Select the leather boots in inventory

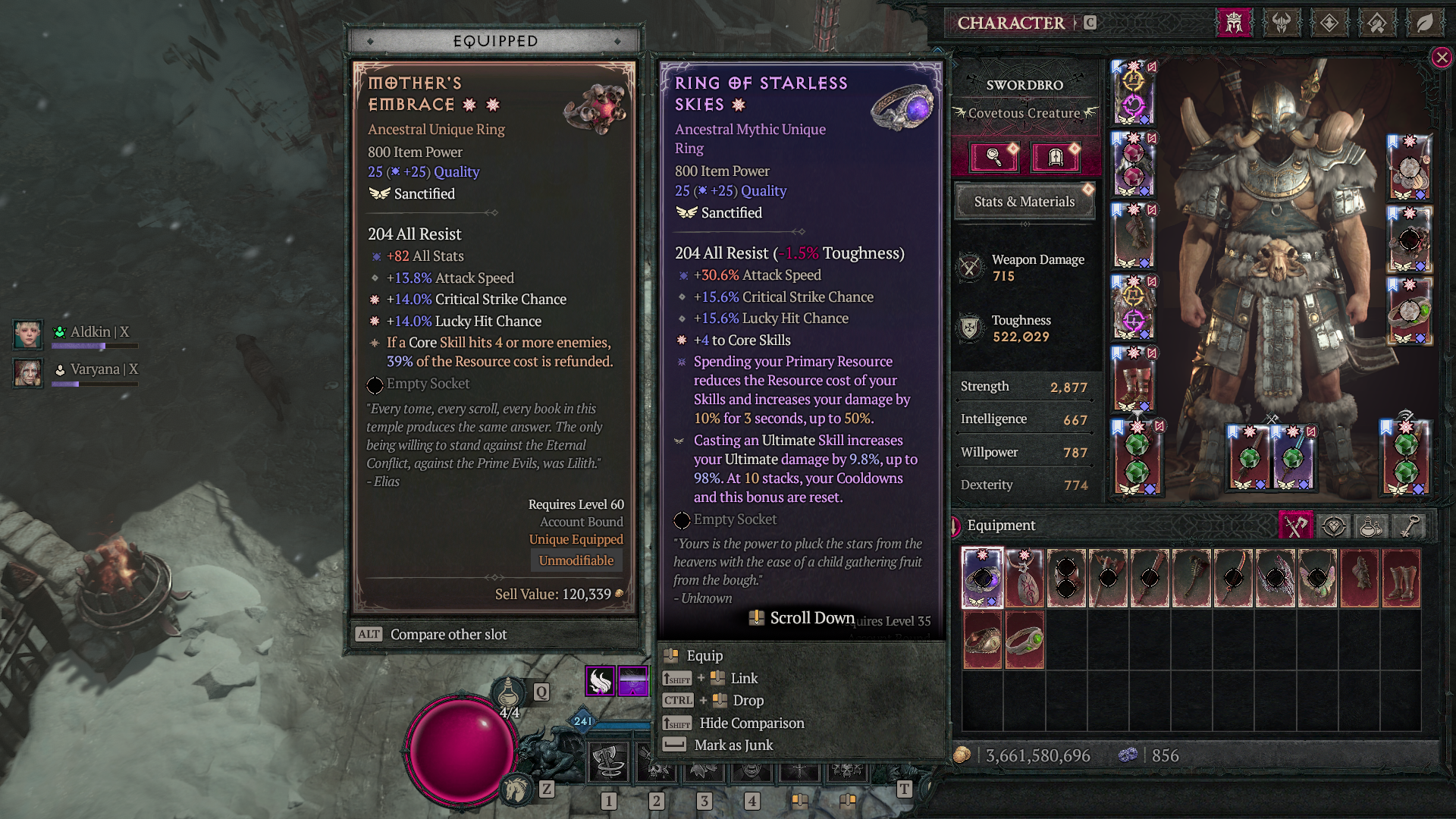click(x=1401, y=578)
